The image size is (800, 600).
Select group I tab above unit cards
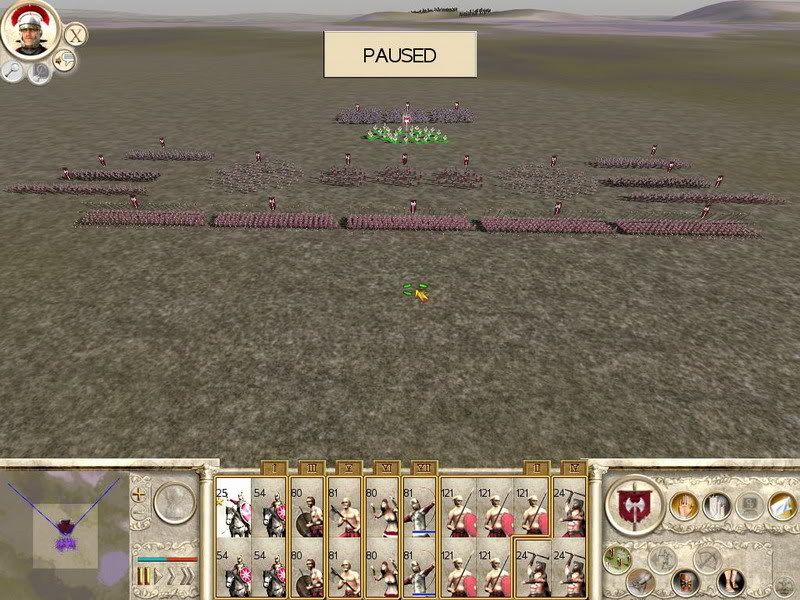click(274, 467)
